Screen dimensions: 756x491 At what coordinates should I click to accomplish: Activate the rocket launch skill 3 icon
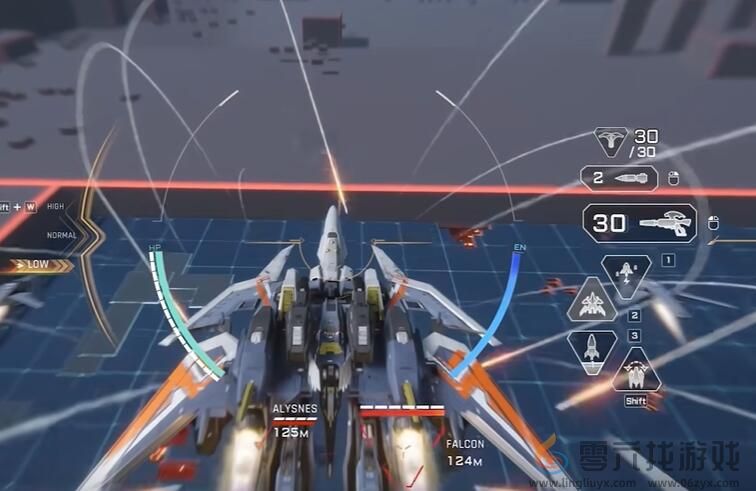click(x=592, y=349)
